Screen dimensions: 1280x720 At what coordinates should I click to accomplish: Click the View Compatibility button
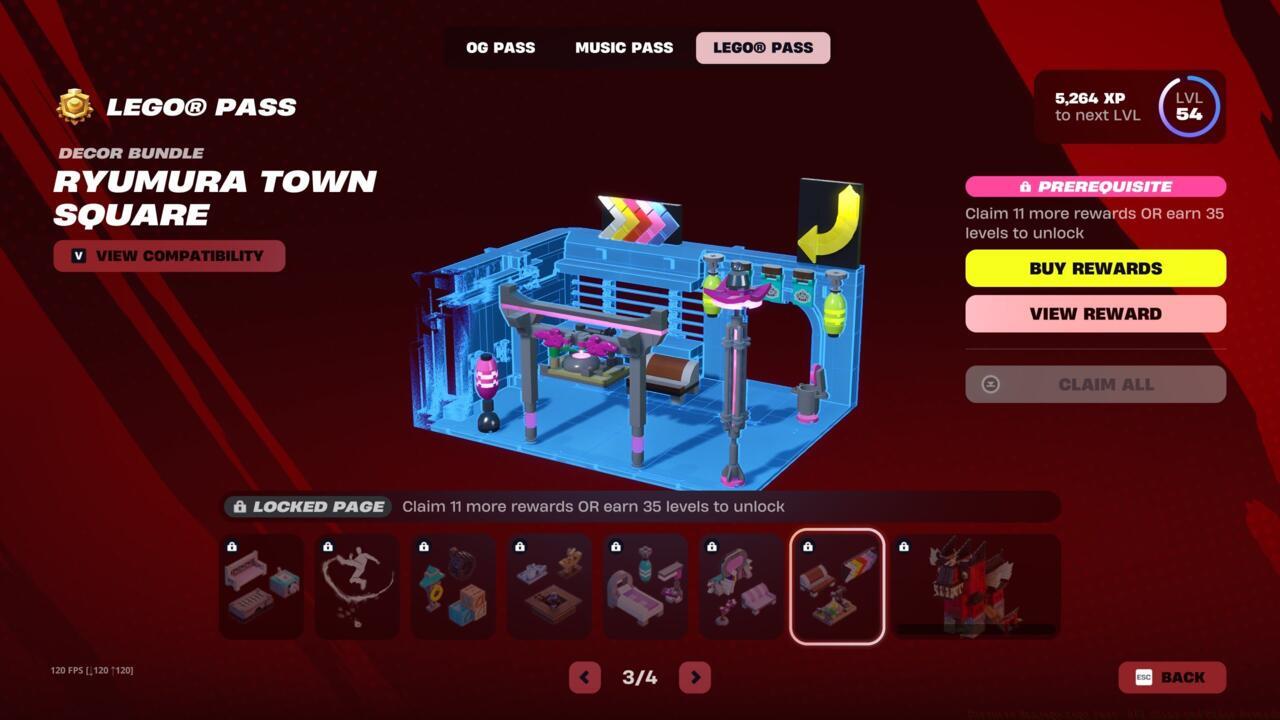pyautogui.click(x=169, y=256)
